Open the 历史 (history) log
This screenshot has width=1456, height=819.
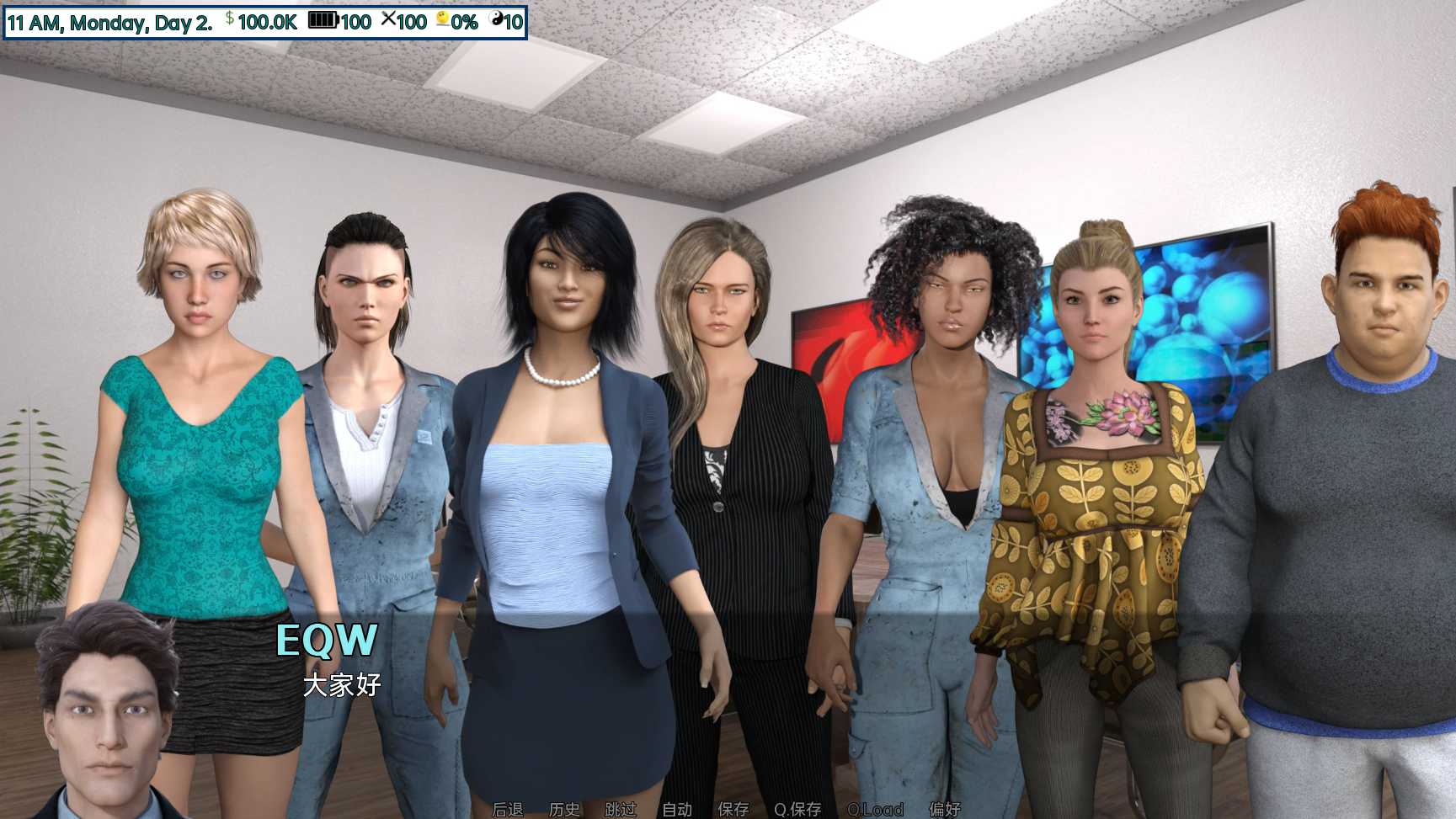tap(564, 809)
